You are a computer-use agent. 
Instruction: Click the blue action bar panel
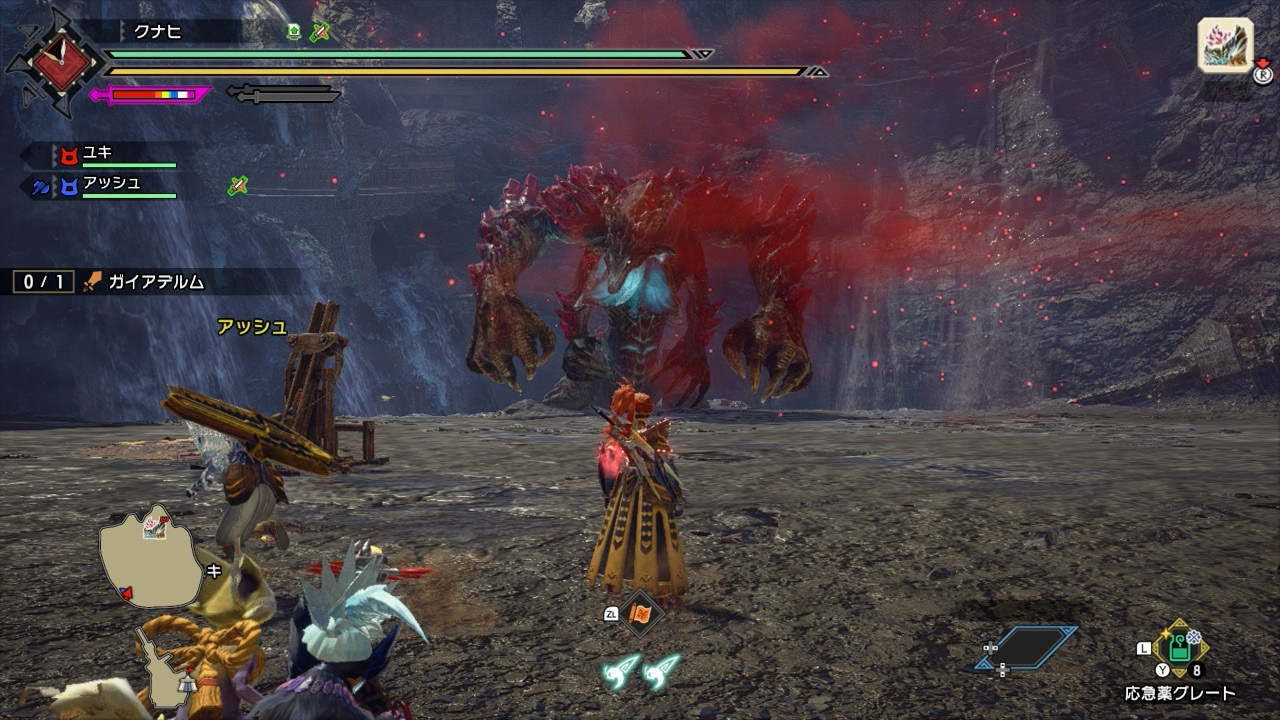pyautogui.click(x=1027, y=647)
